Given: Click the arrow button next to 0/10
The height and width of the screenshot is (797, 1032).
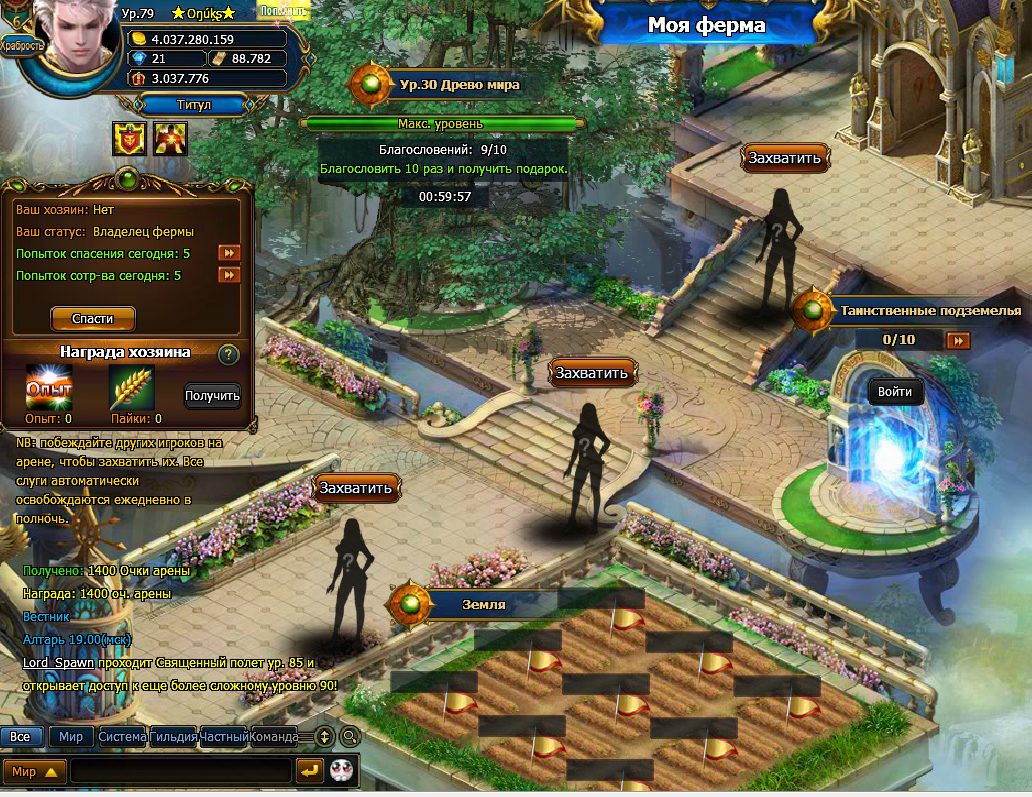Looking at the screenshot, I should pos(958,341).
